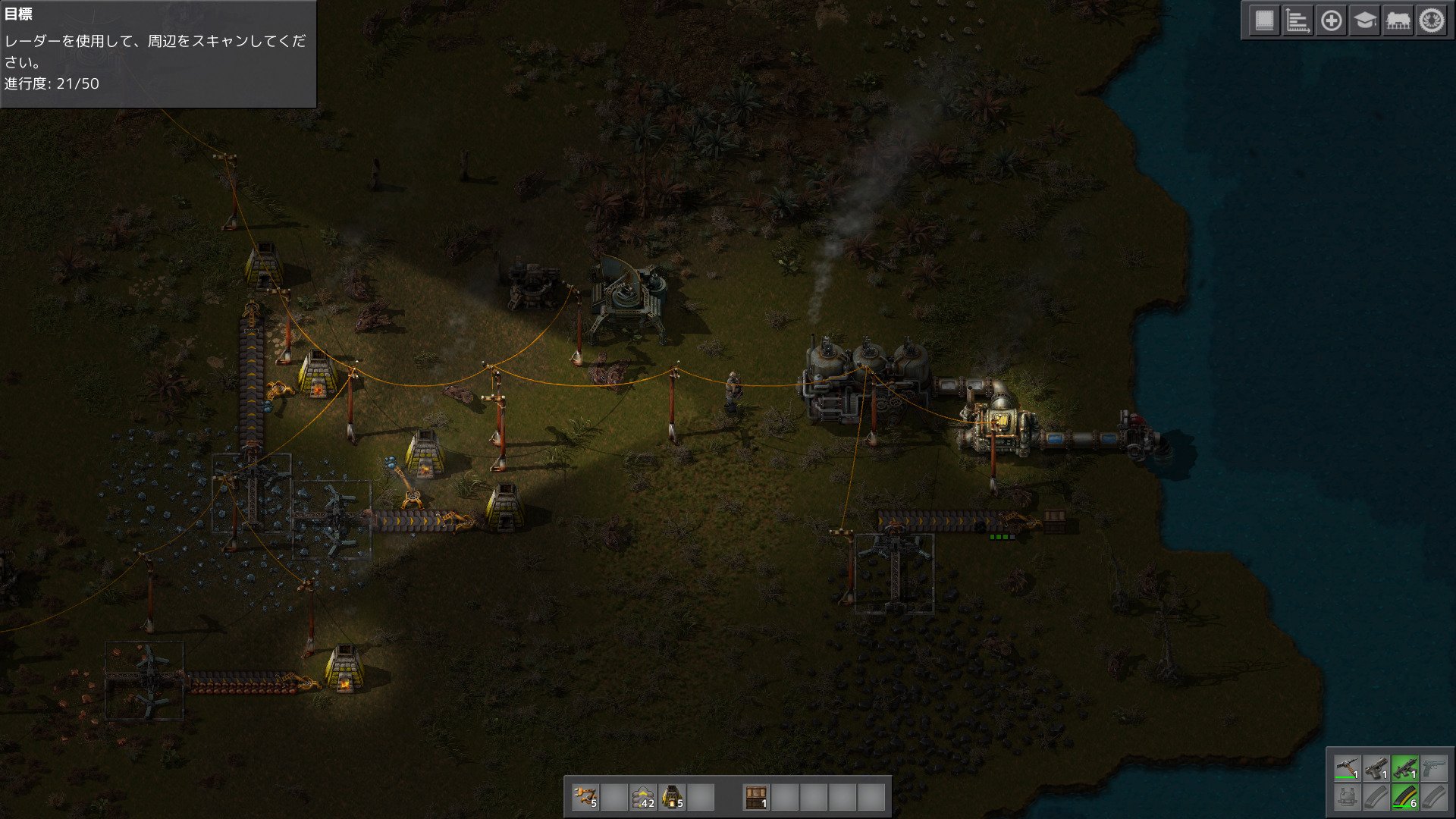Open the blueprint library

tap(1265, 21)
